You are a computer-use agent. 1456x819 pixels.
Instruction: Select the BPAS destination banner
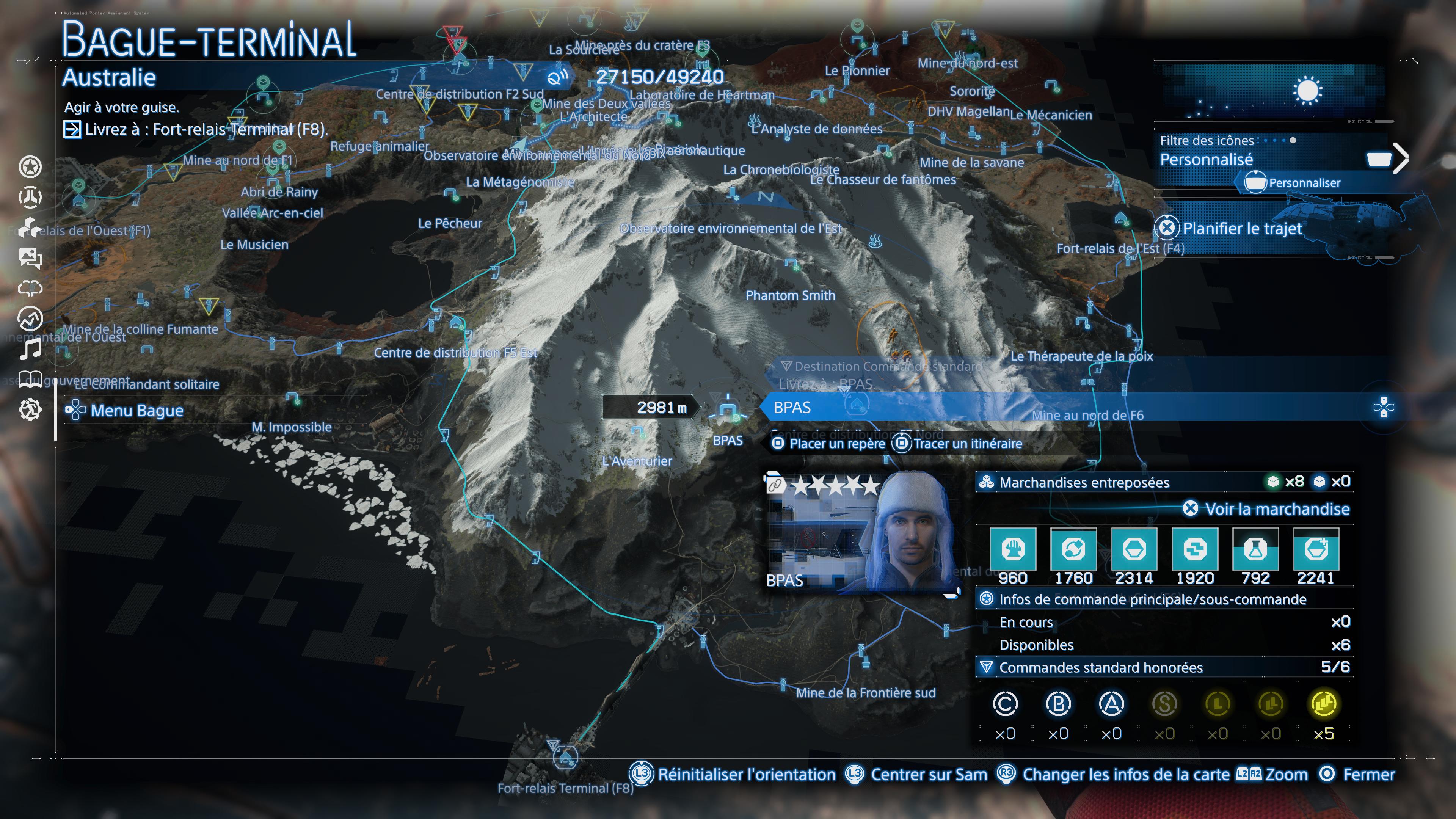pyautogui.click(x=848, y=408)
